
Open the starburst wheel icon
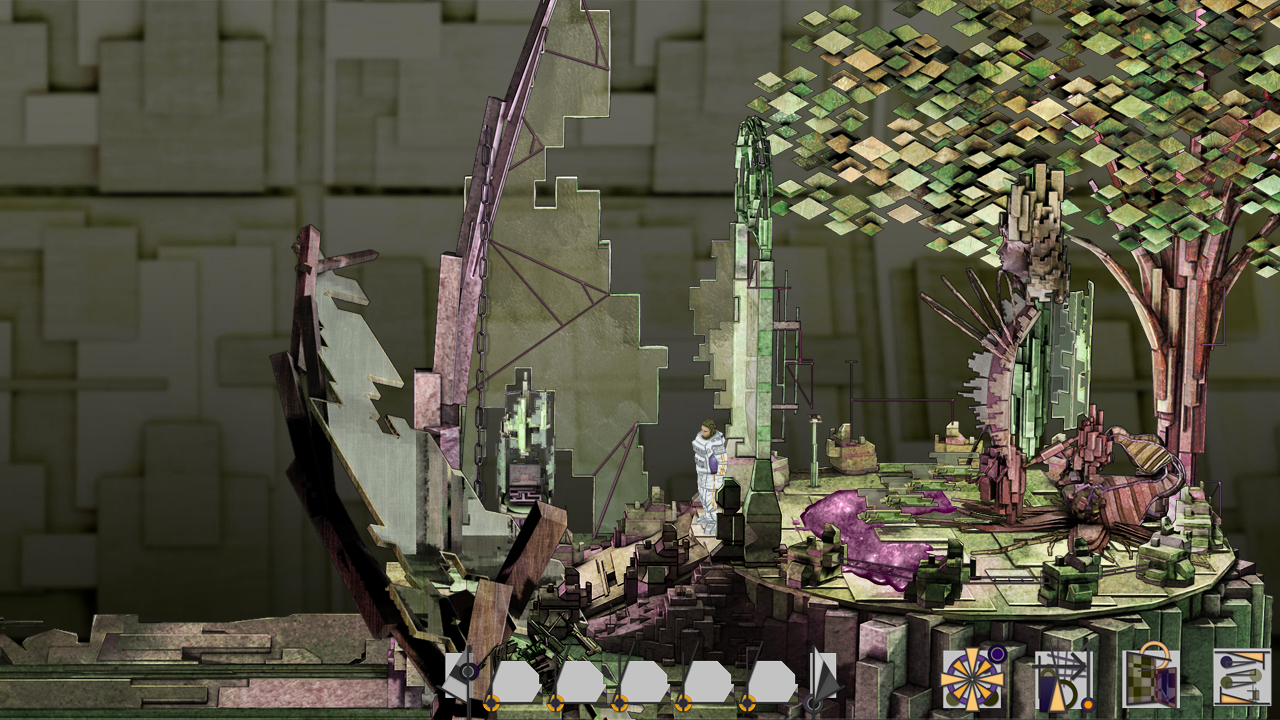(x=972, y=679)
